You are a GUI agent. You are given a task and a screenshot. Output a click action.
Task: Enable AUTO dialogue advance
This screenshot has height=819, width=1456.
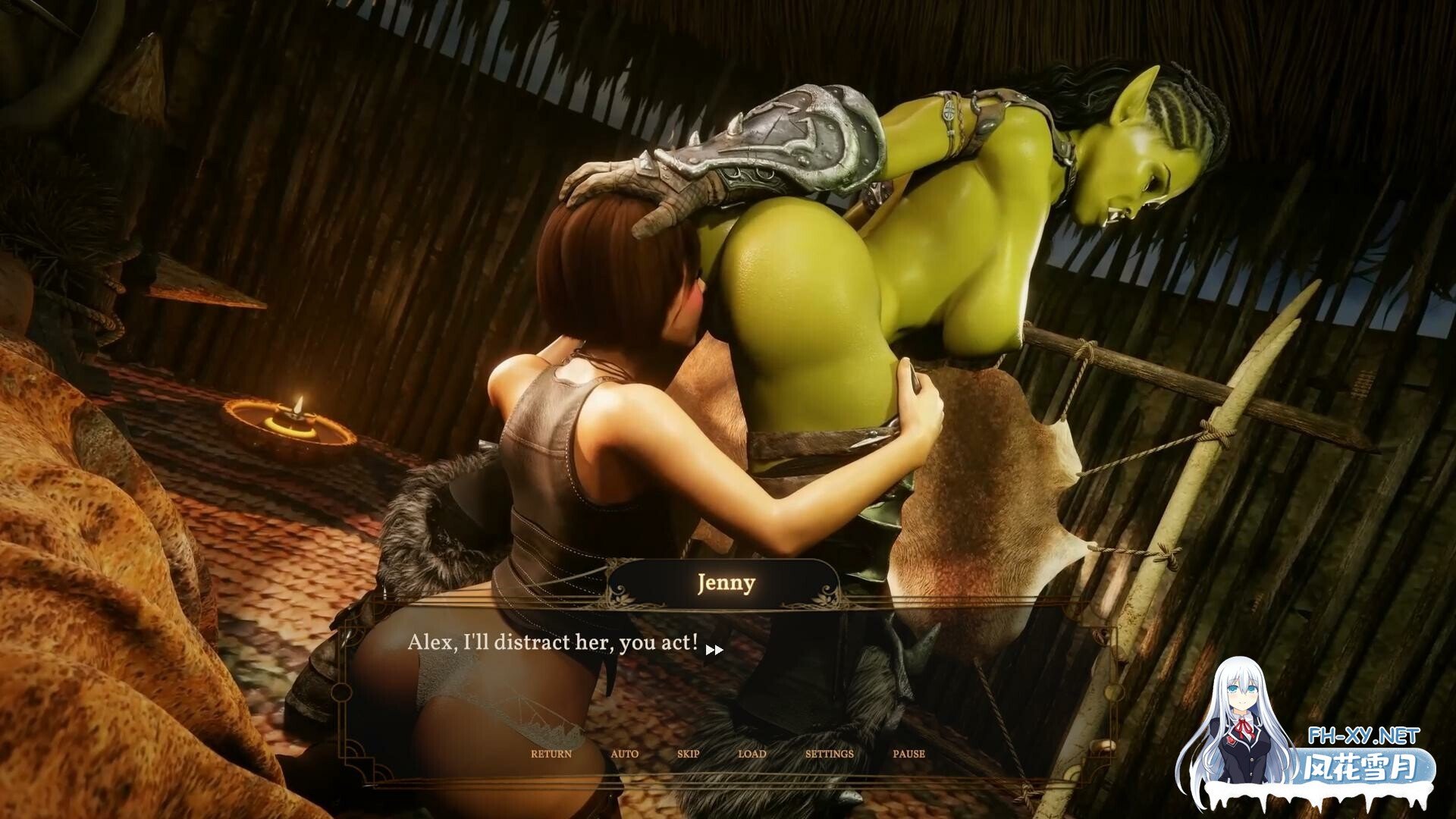625,754
